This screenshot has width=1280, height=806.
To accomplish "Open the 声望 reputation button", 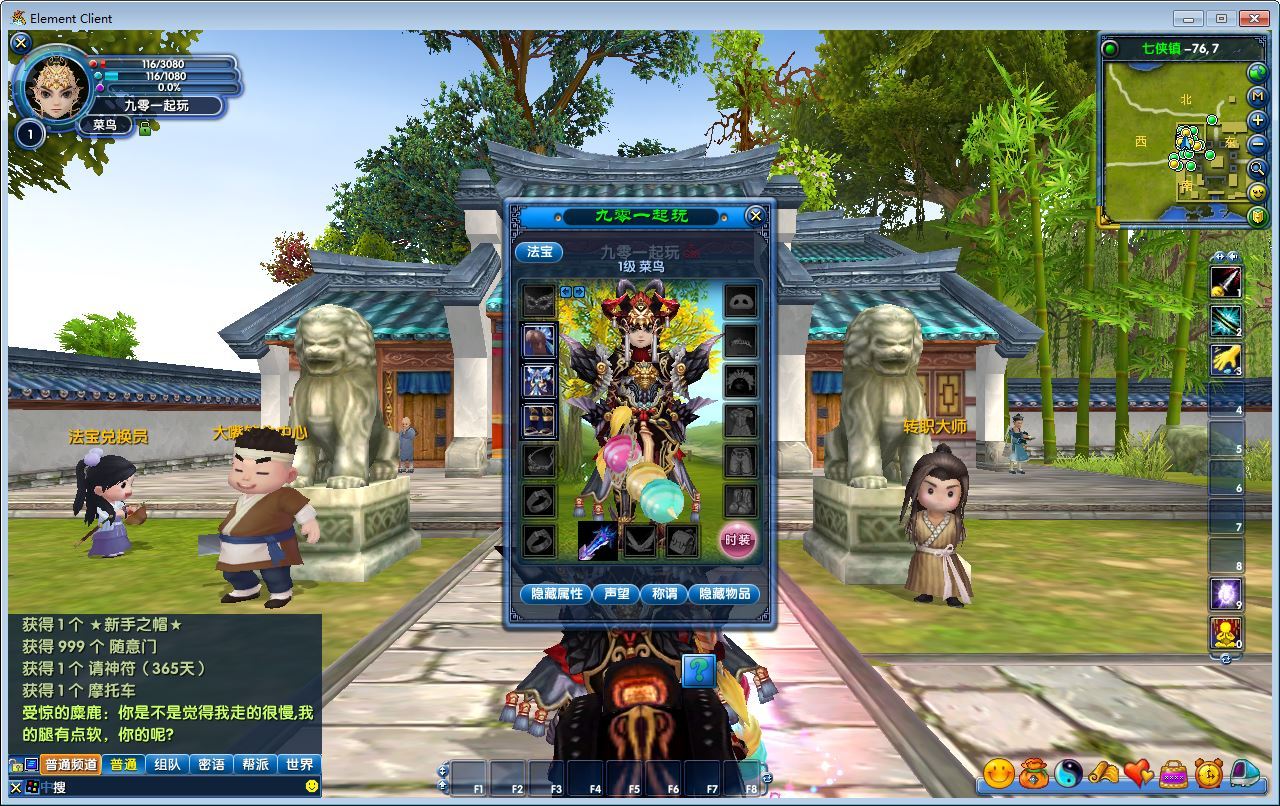I will tap(615, 594).
